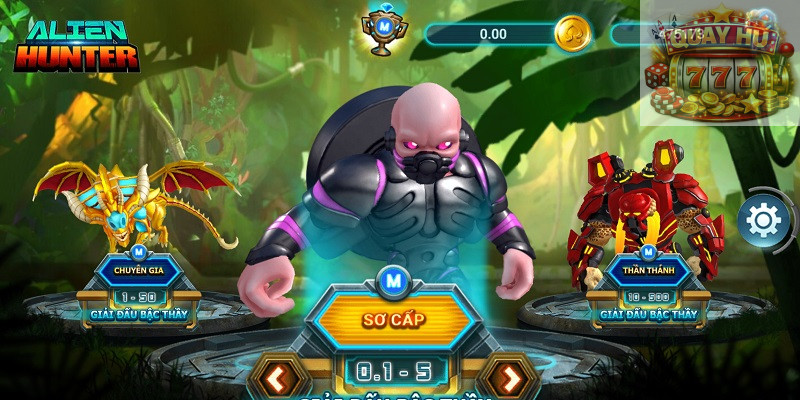
Task: Open the trophy ranking icon
Action: click(381, 32)
